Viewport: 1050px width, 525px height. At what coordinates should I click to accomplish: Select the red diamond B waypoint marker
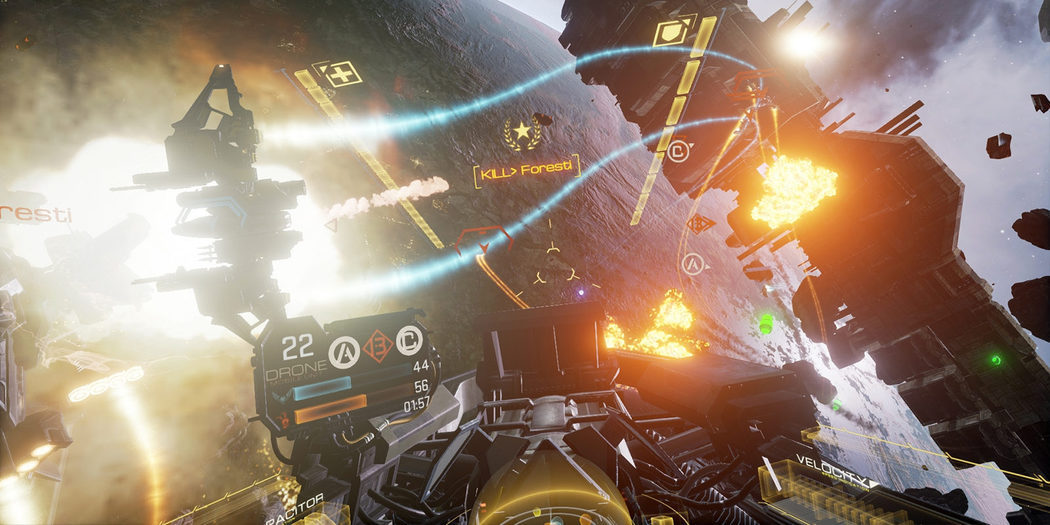702,224
